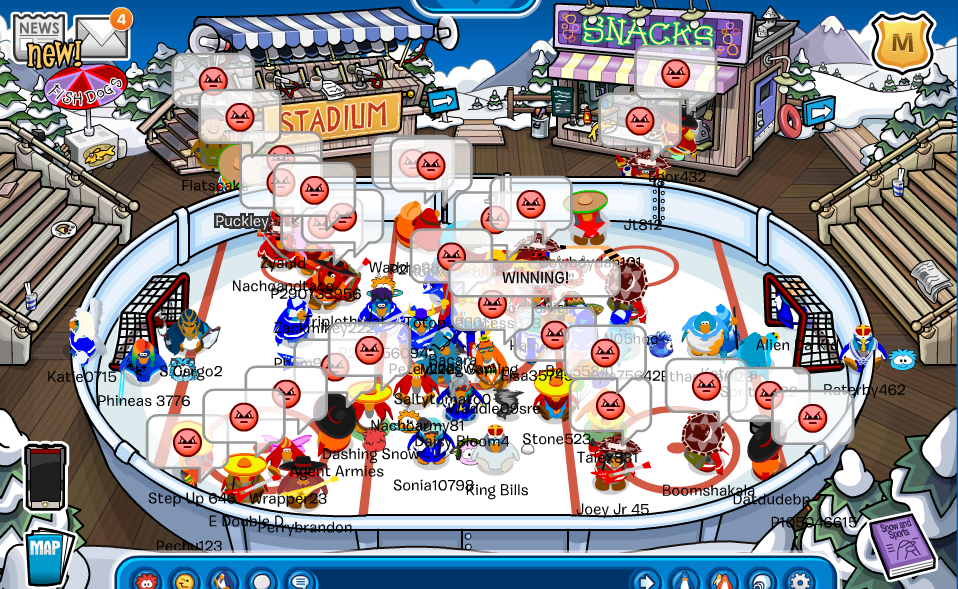Open your penguin player card
958x589 pixels.
(x=684, y=581)
